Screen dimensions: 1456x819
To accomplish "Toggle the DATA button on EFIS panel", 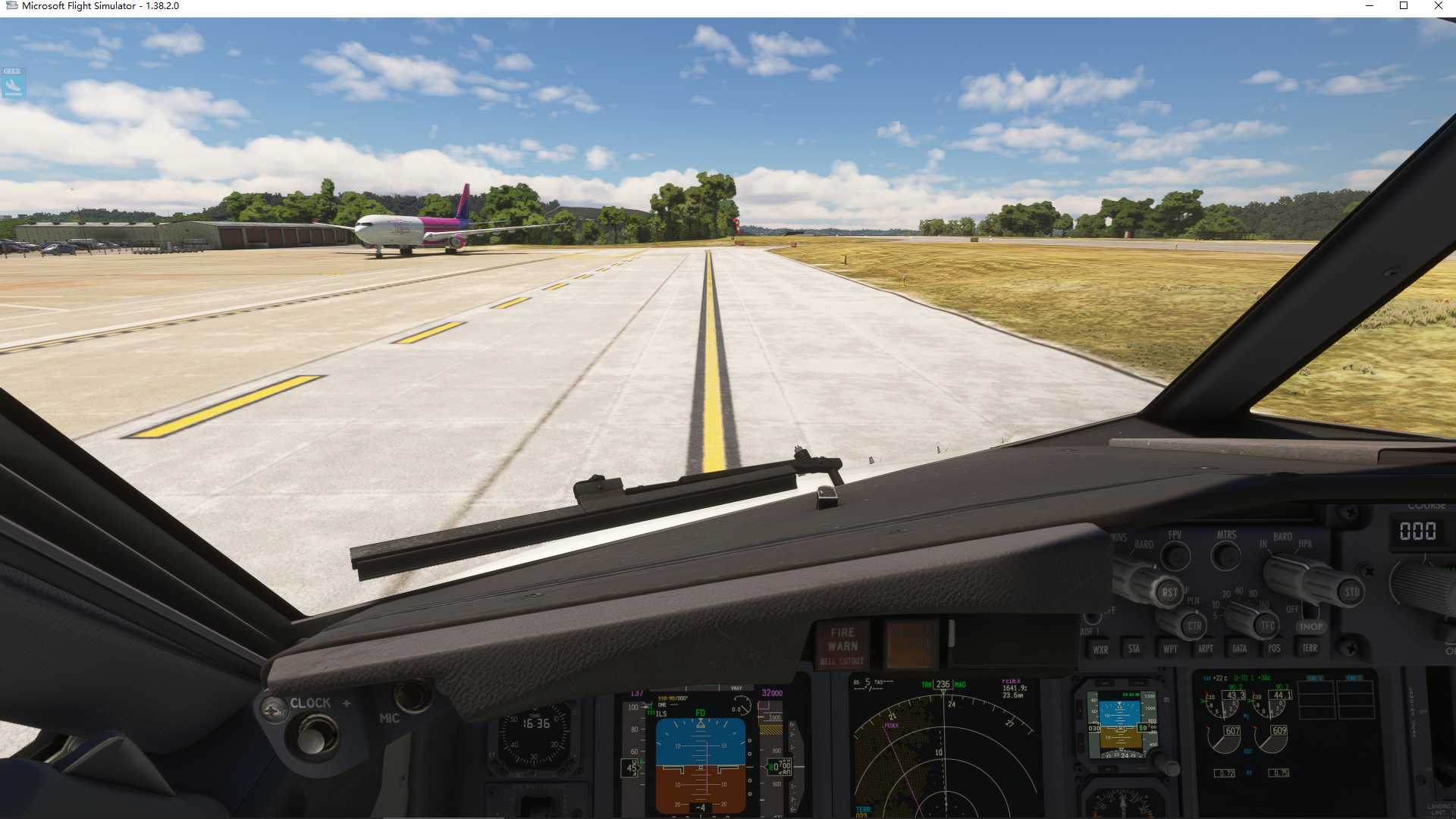I will point(1239,648).
